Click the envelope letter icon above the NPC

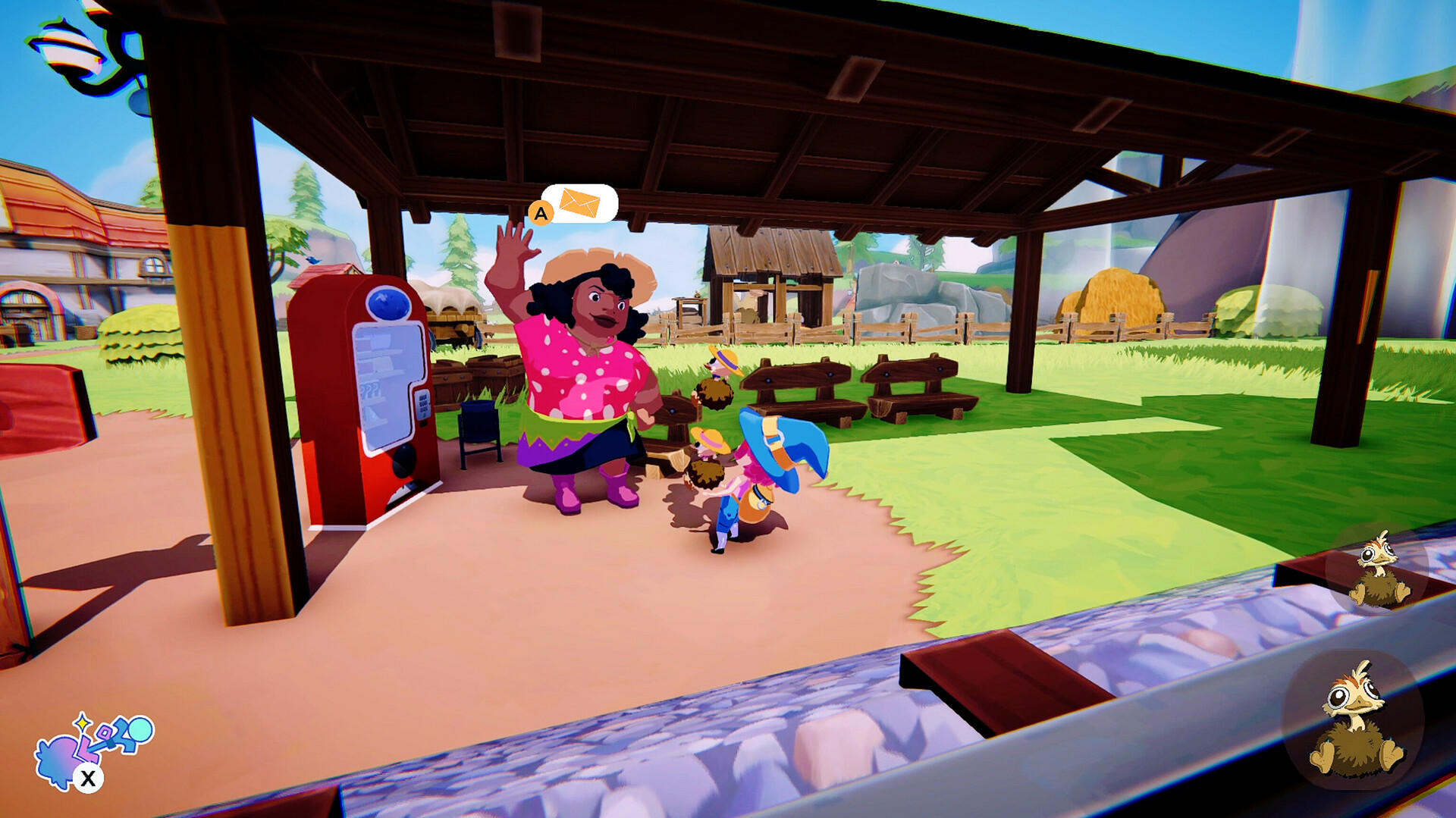(x=578, y=202)
